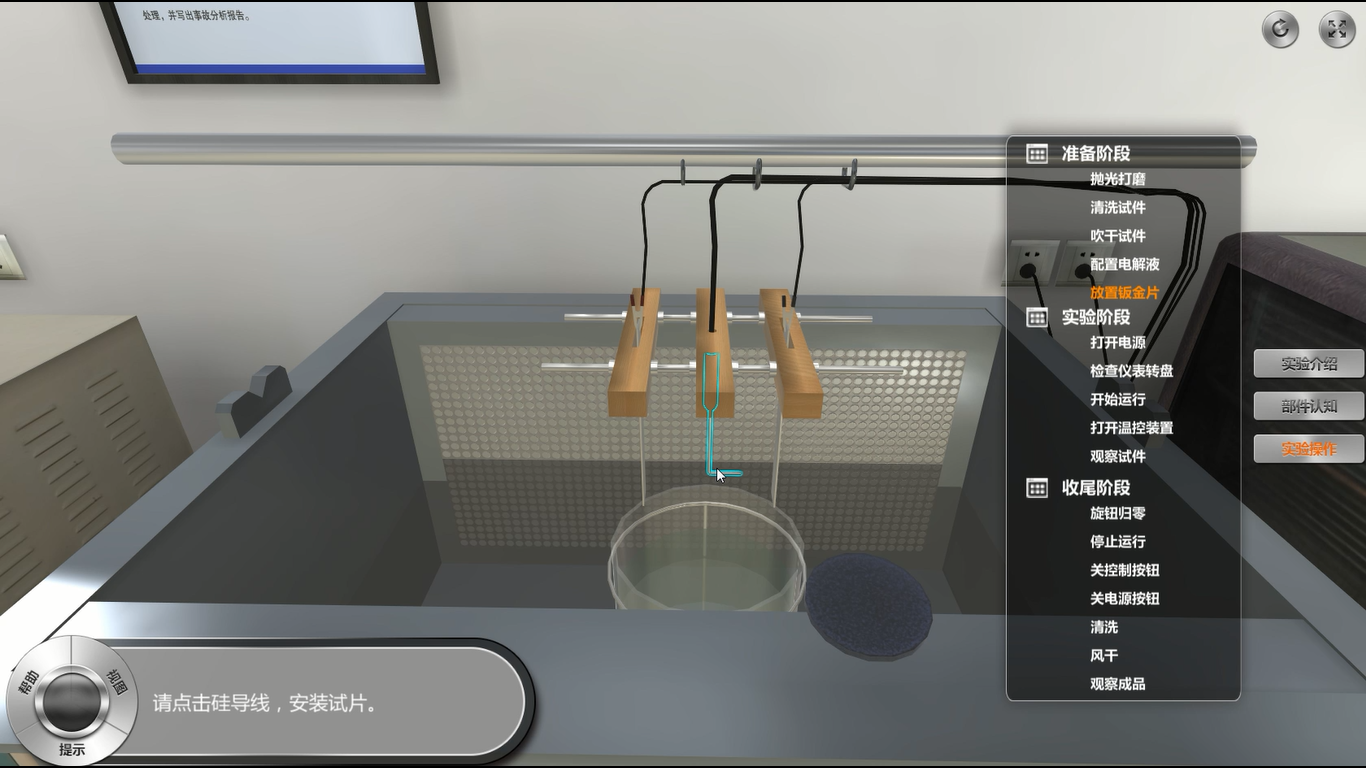
Task: Open the 打开温控装置 step
Action: pos(1132,428)
